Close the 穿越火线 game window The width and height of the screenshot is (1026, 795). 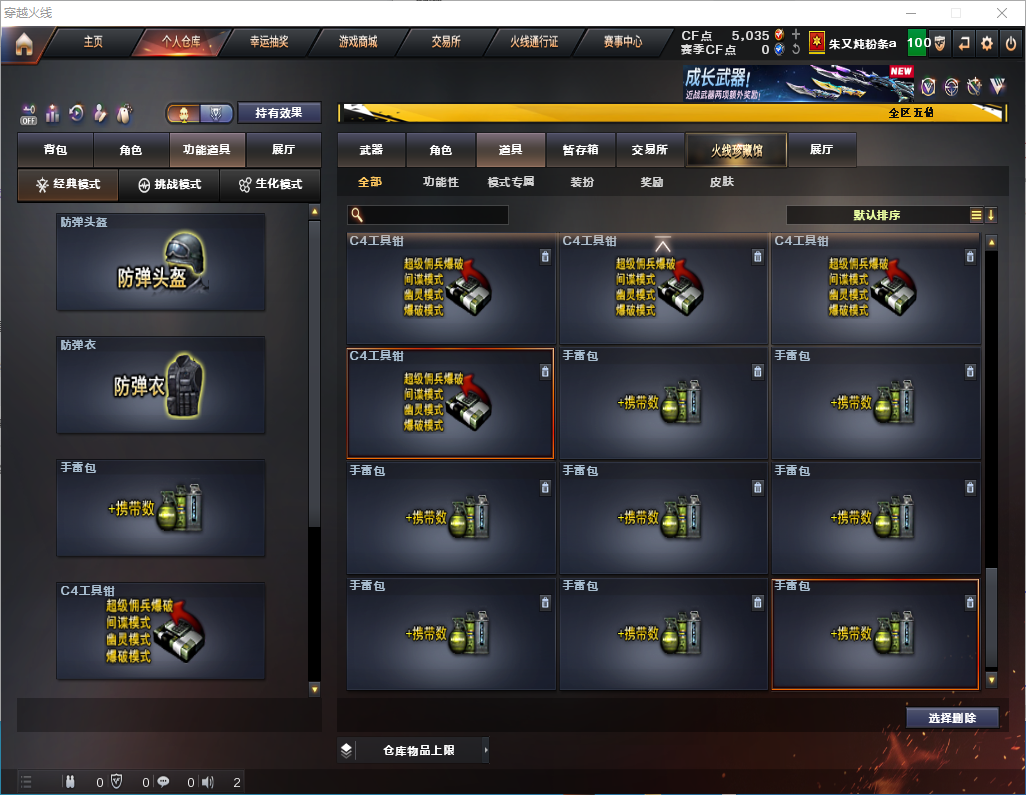[x=1002, y=13]
